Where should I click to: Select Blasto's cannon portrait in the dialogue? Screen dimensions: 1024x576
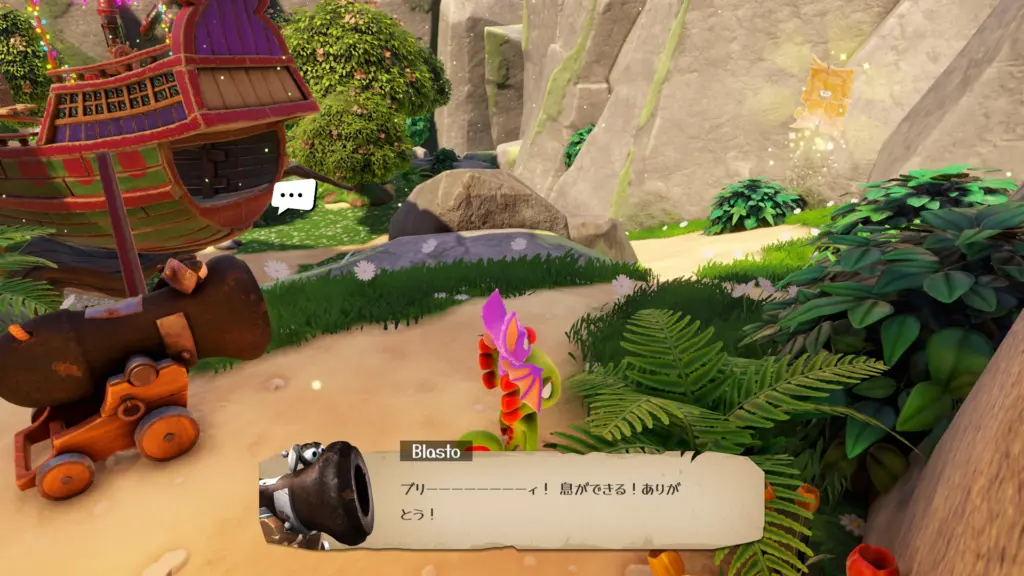coord(318,494)
